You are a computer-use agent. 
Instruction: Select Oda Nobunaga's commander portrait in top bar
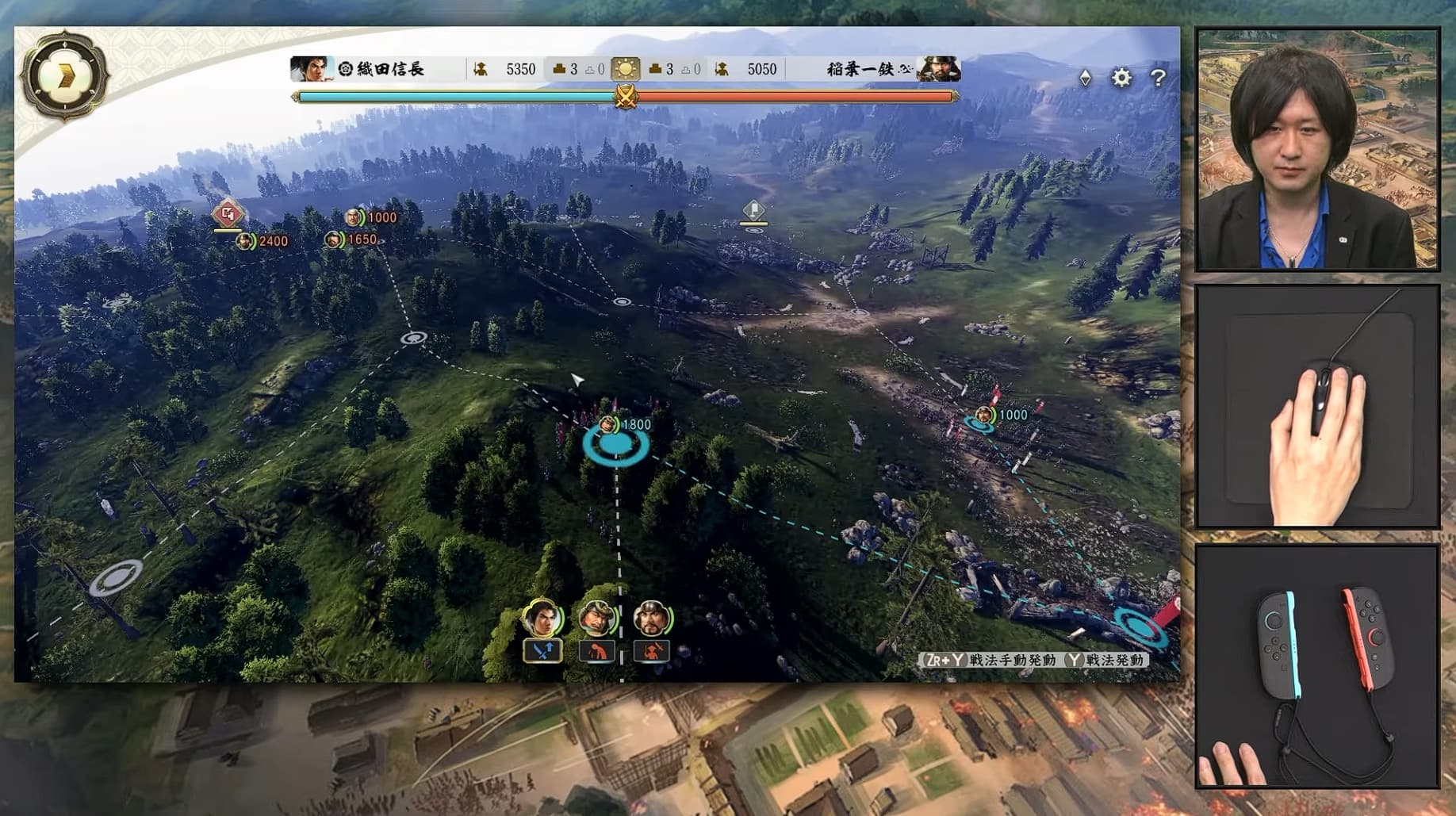[310, 70]
